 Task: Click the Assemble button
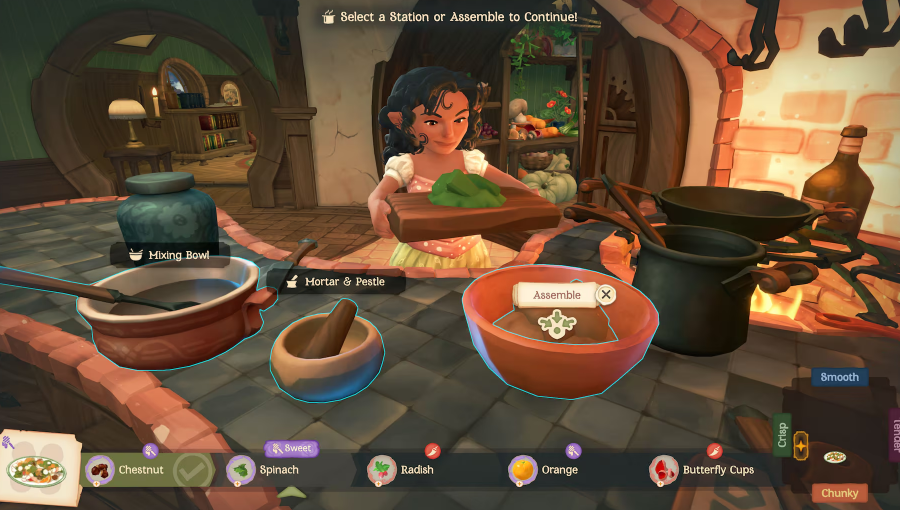point(557,295)
